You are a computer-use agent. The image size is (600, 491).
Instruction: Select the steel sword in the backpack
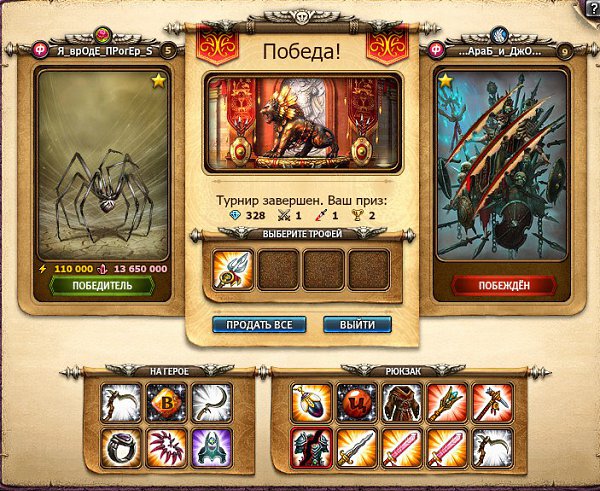[355, 445]
